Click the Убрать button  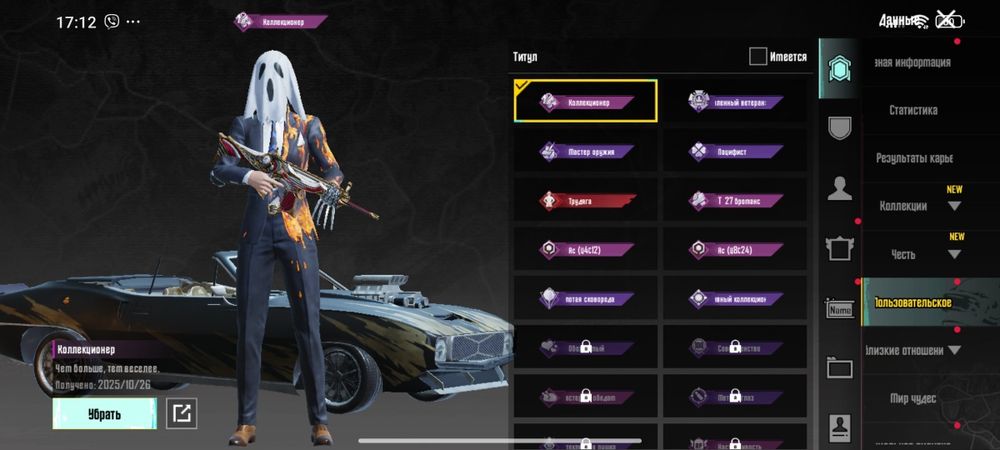[104, 413]
